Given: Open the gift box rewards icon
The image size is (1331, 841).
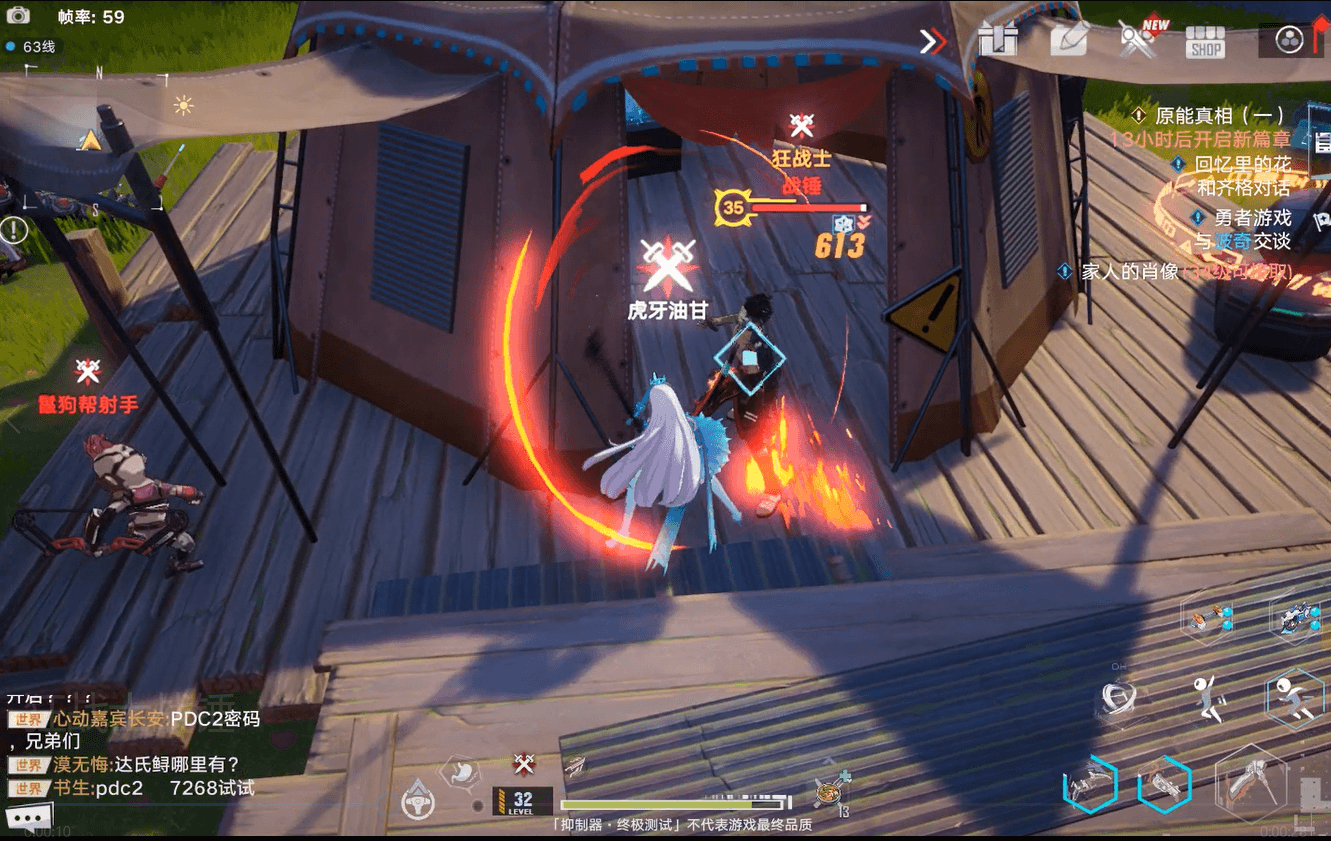Looking at the screenshot, I should 998,39.
